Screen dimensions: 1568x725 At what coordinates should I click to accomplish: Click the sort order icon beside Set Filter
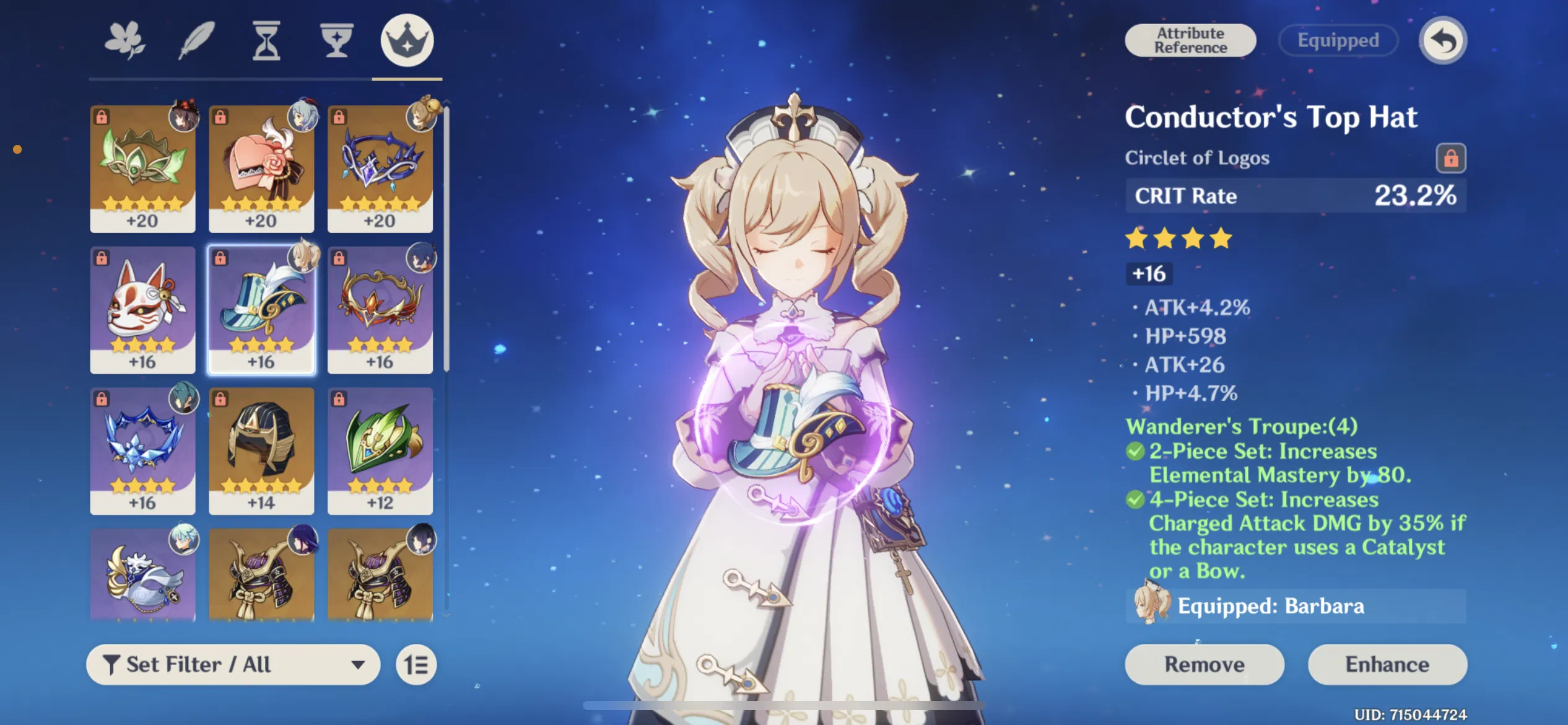coord(416,664)
